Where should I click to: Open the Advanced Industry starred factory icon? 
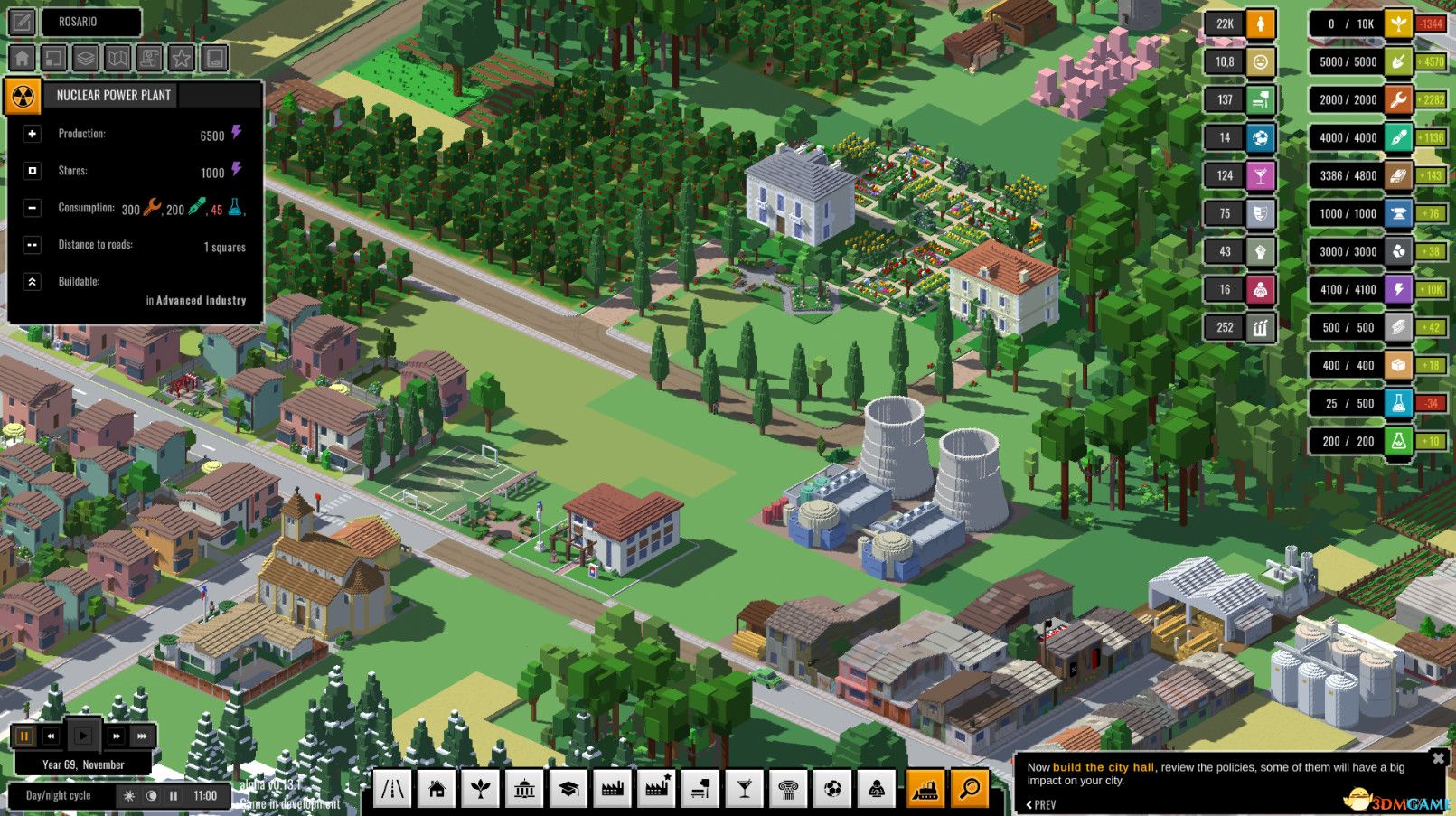click(656, 788)
